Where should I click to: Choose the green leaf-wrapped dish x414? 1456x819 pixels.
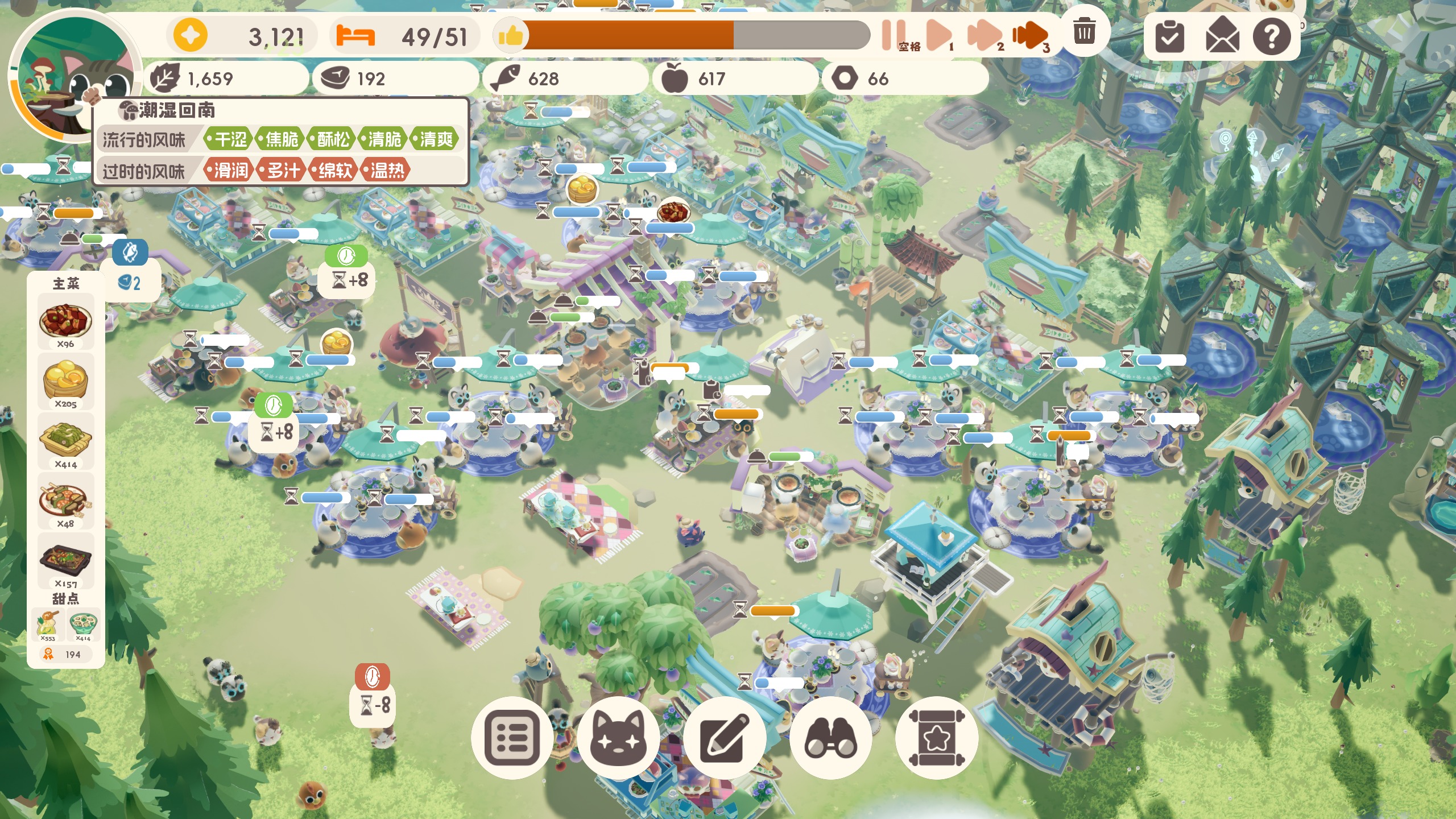65,441
